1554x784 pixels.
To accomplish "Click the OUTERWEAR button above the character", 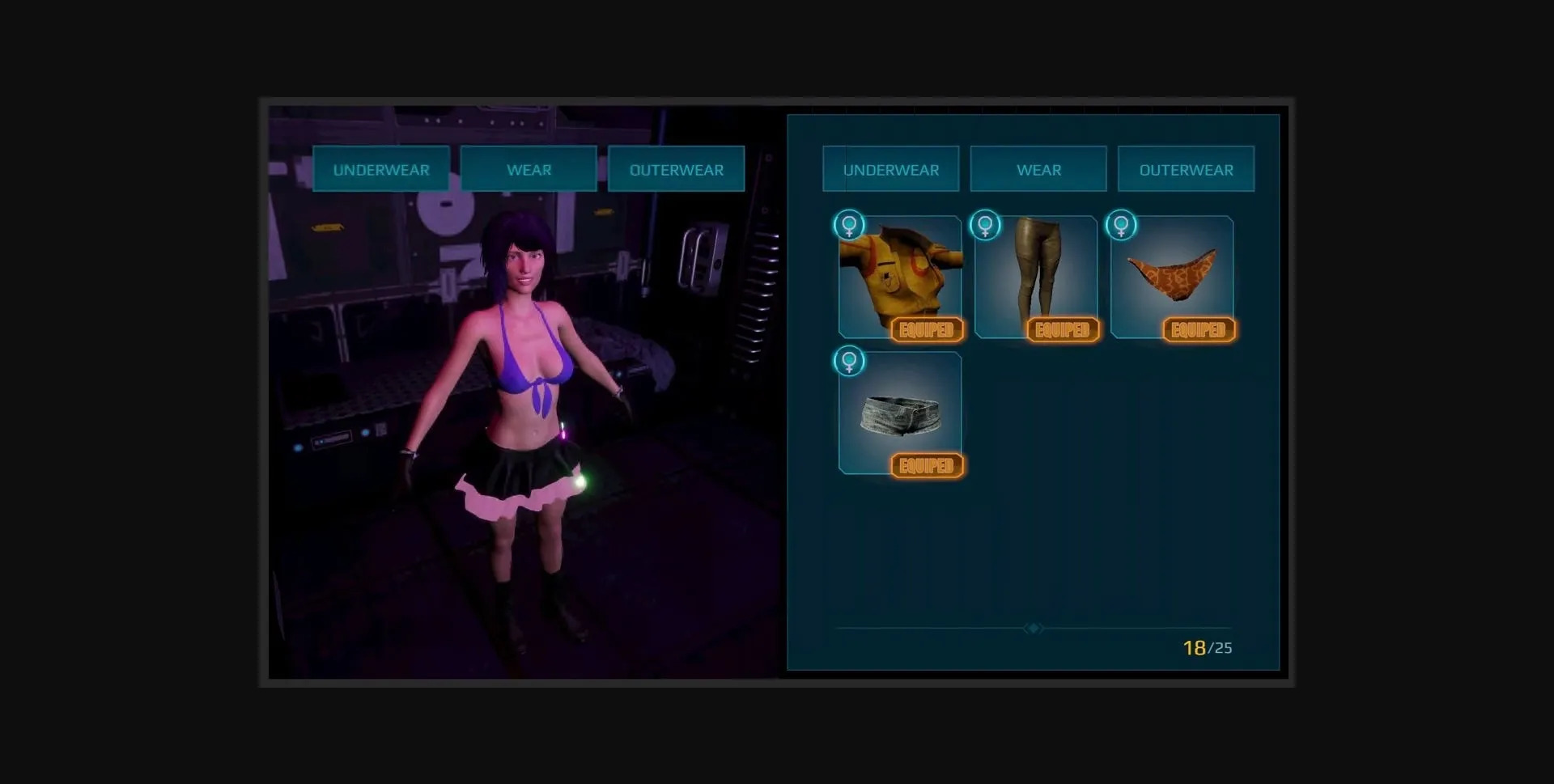I will (x=677, y=169).
